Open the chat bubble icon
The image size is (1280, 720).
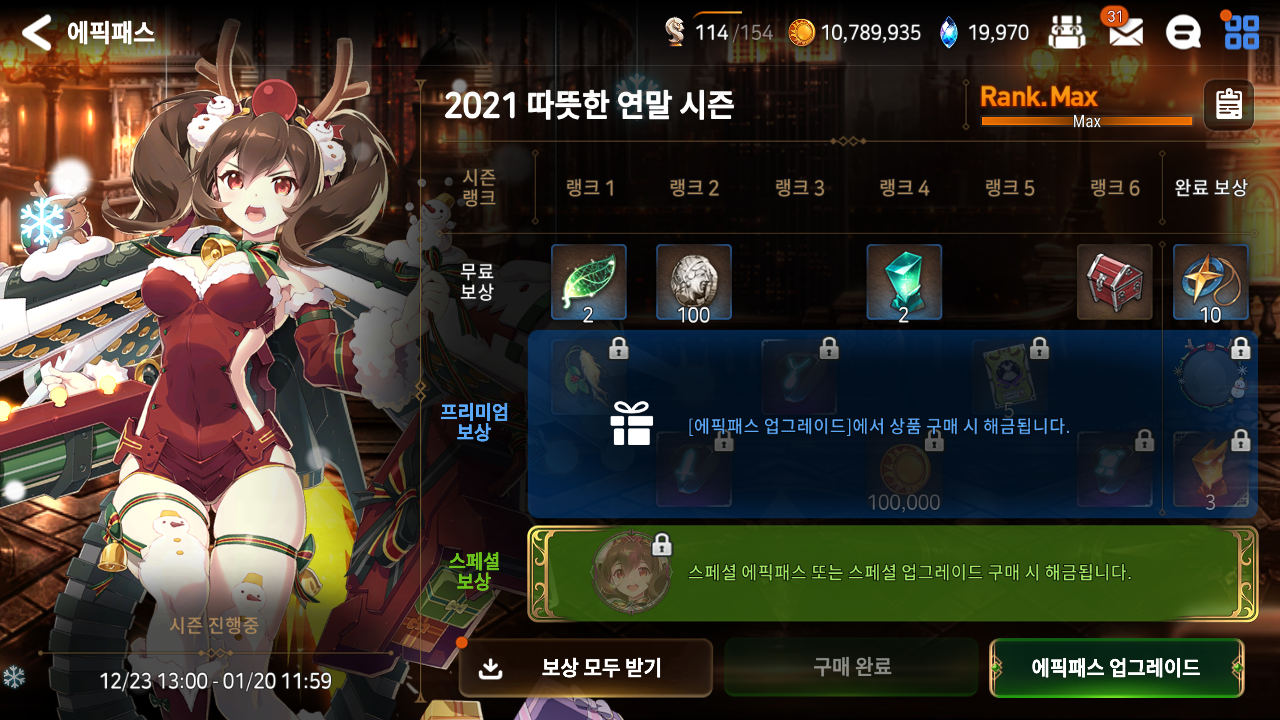point(1184,31)
